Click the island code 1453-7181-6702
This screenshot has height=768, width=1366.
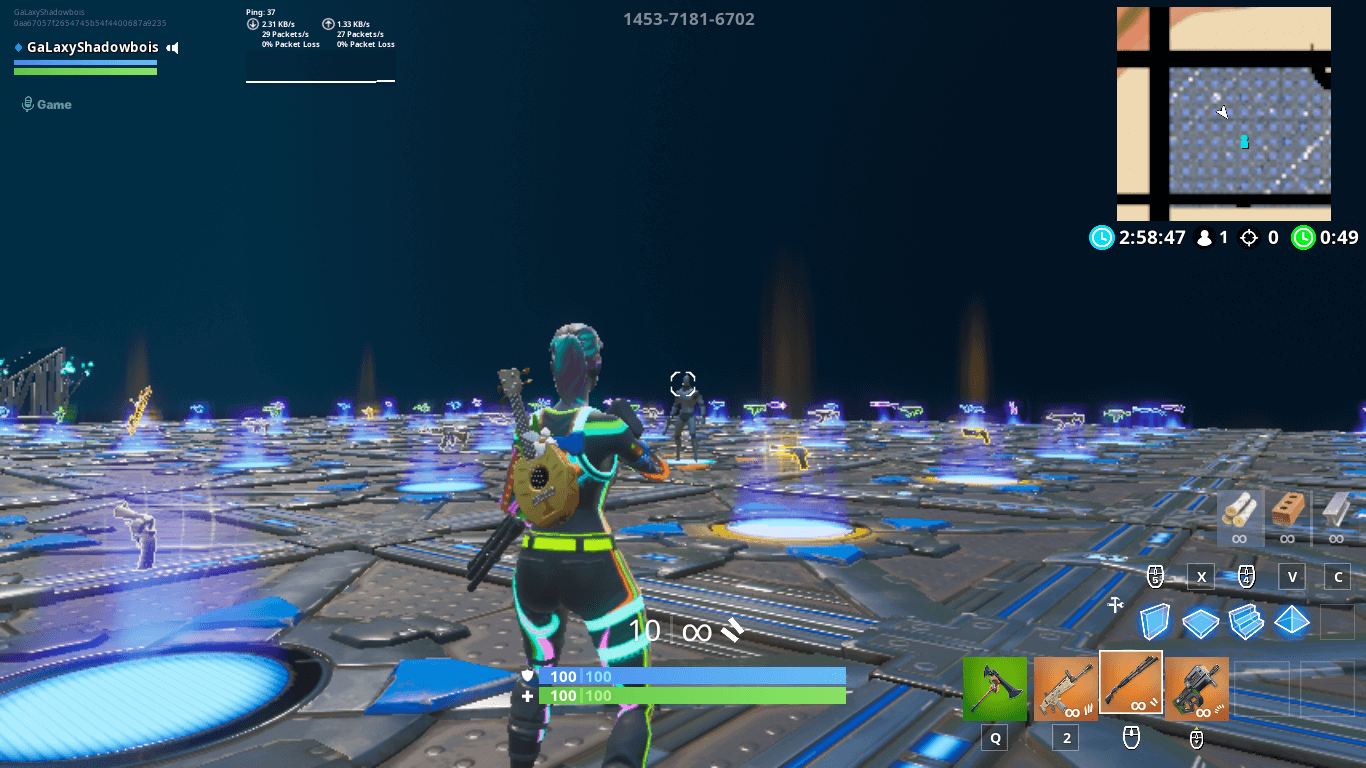pyautogui.click(x=690, y=19)
